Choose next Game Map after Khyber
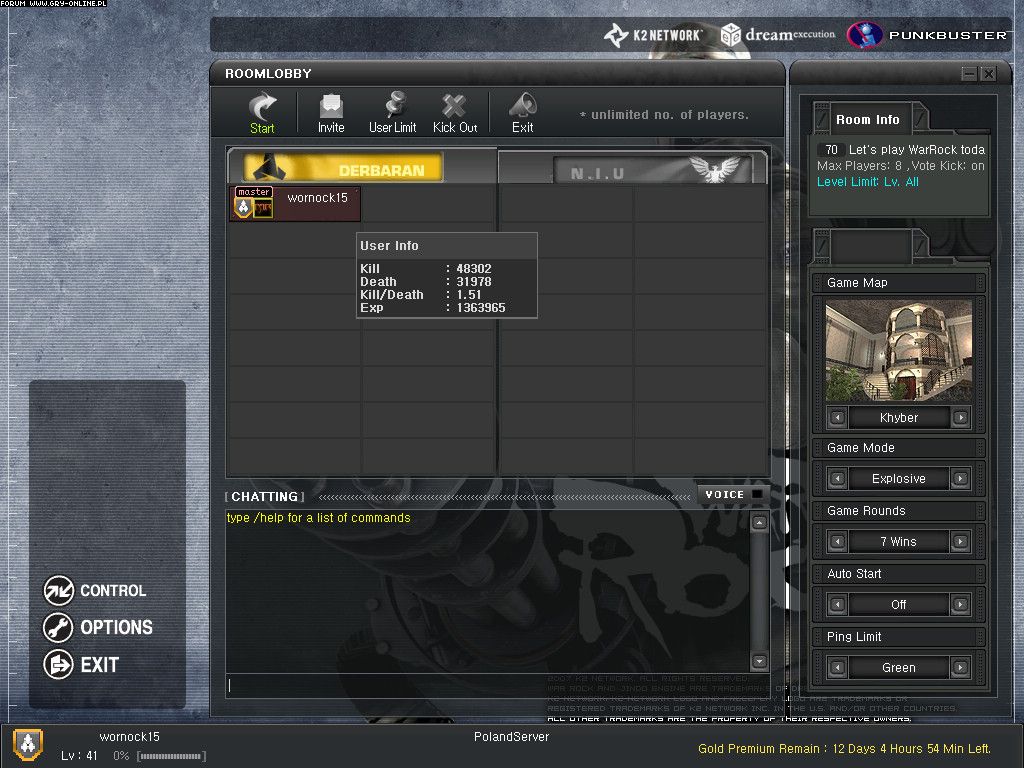 [960, 418]
